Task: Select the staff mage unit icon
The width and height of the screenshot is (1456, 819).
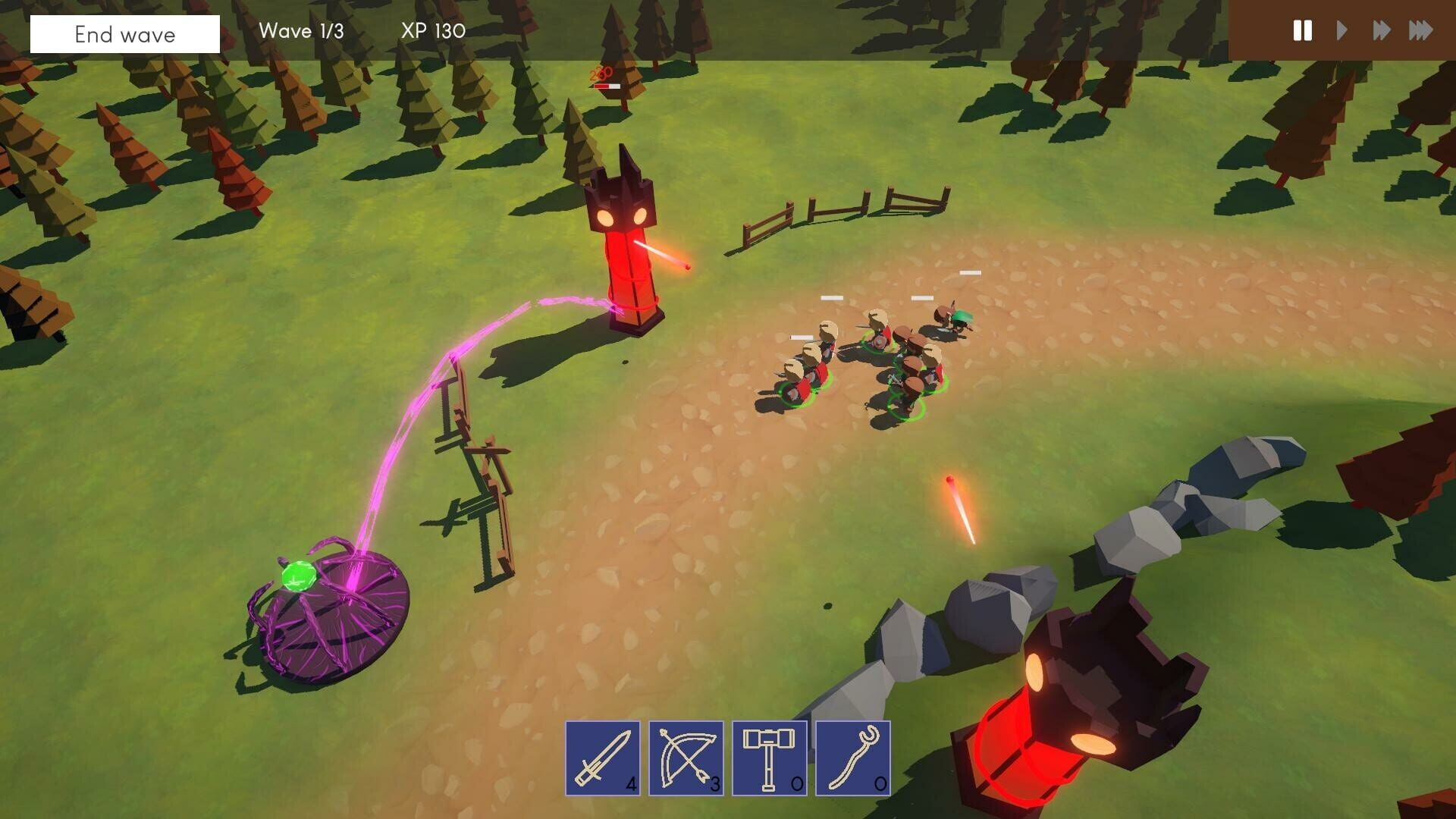Action: [853, 758]
